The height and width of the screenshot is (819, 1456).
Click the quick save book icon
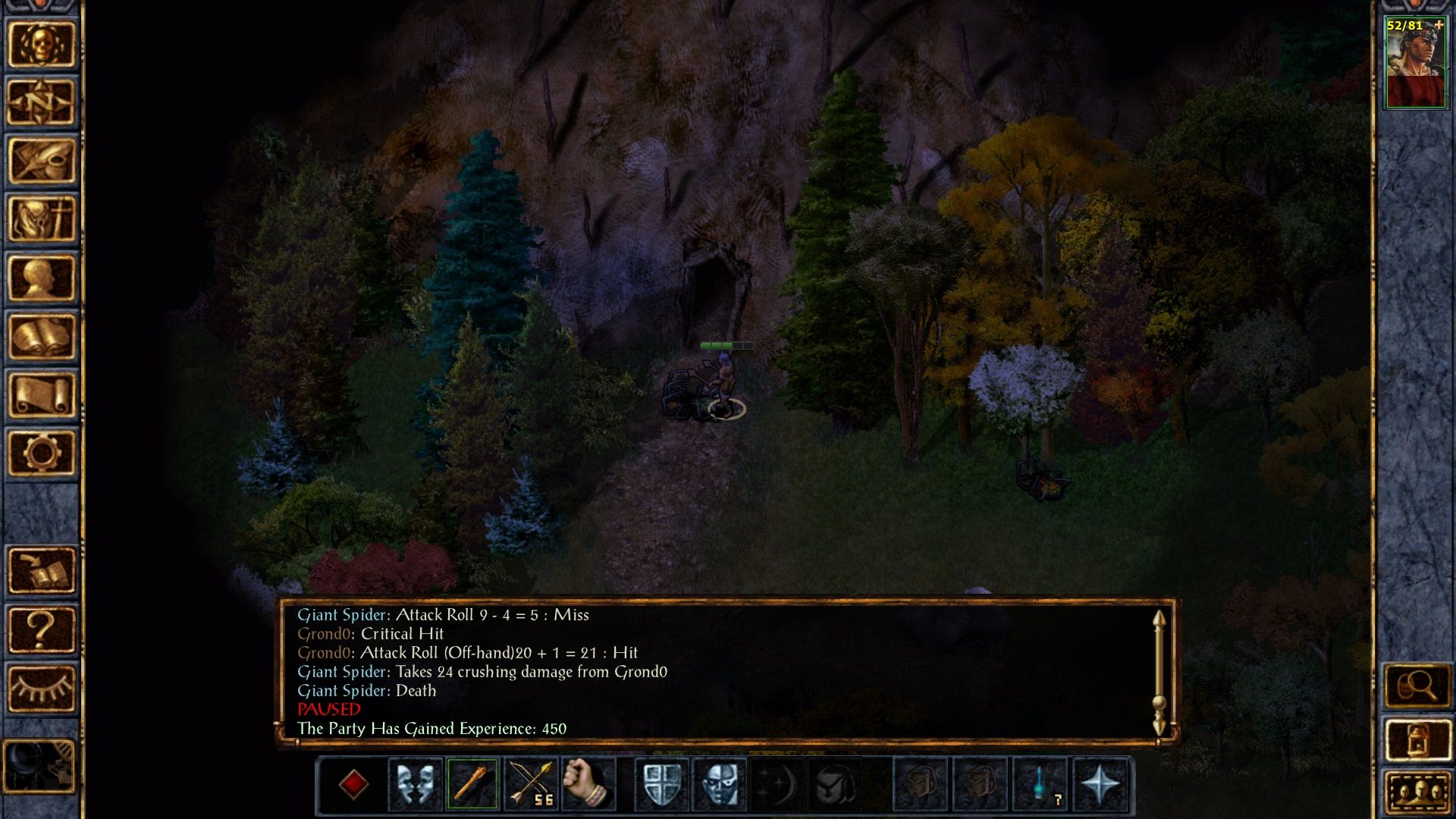(x=42, y=571)
